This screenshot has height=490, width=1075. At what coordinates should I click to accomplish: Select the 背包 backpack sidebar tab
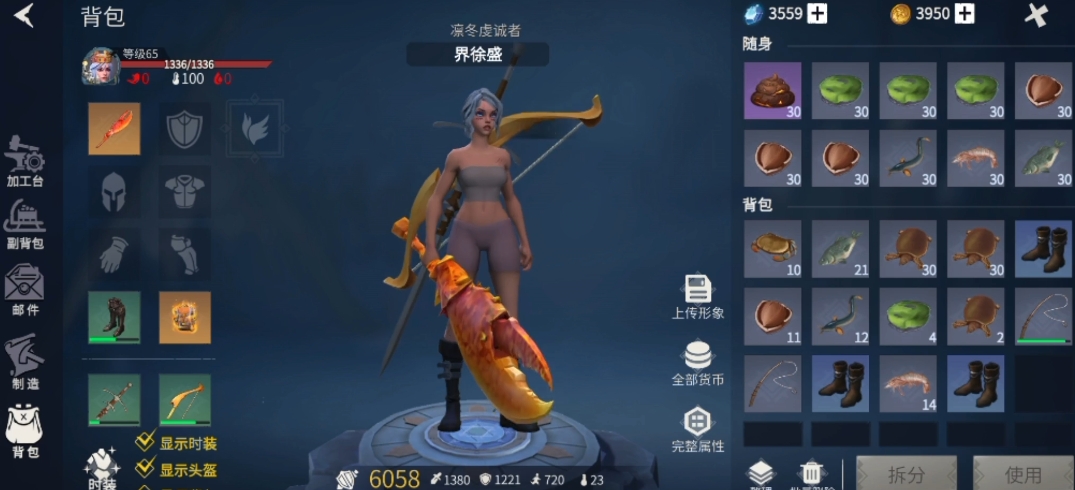point(24,432)
